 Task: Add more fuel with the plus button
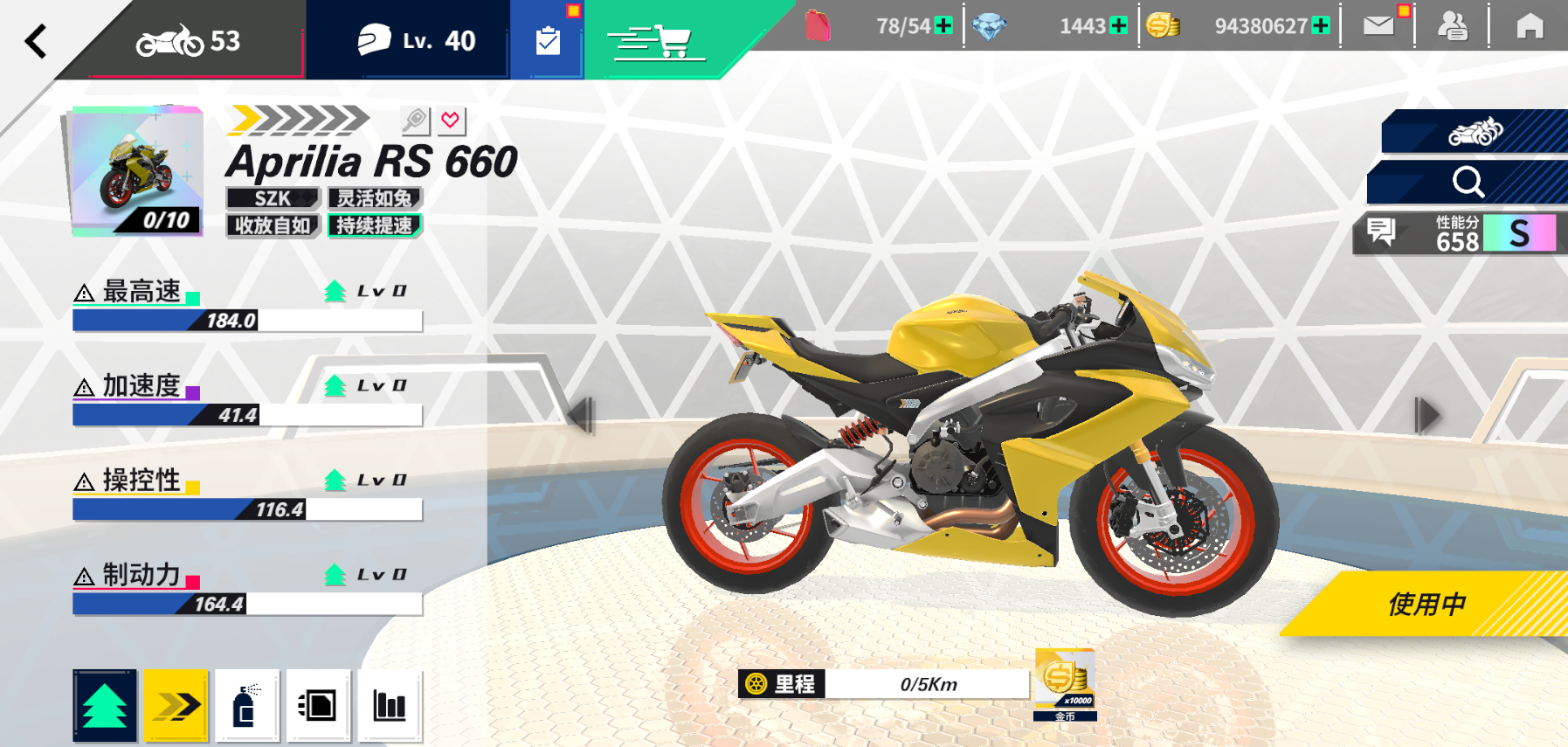click(x=943, y=26)
